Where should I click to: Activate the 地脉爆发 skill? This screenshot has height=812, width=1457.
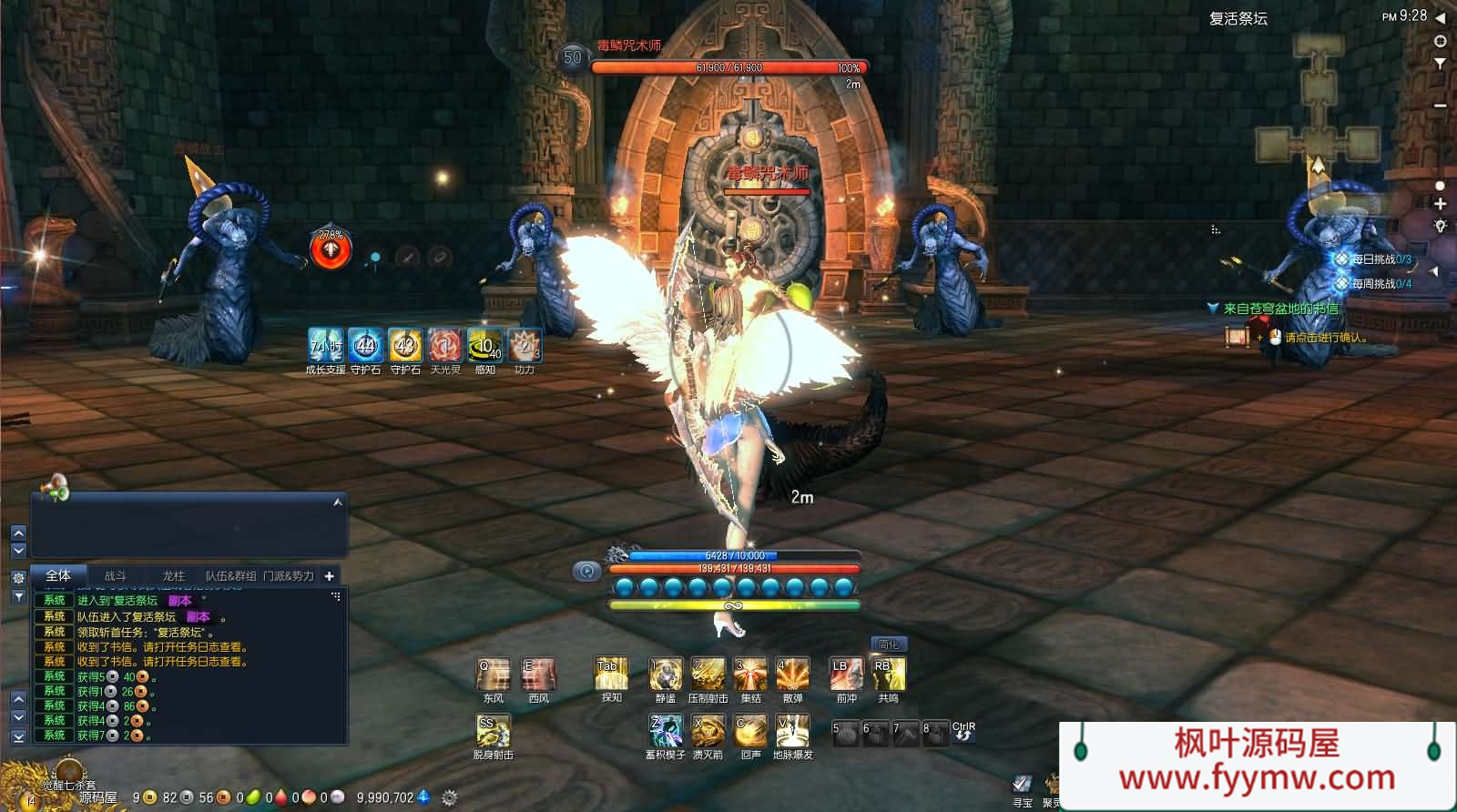tap(792, 731)
